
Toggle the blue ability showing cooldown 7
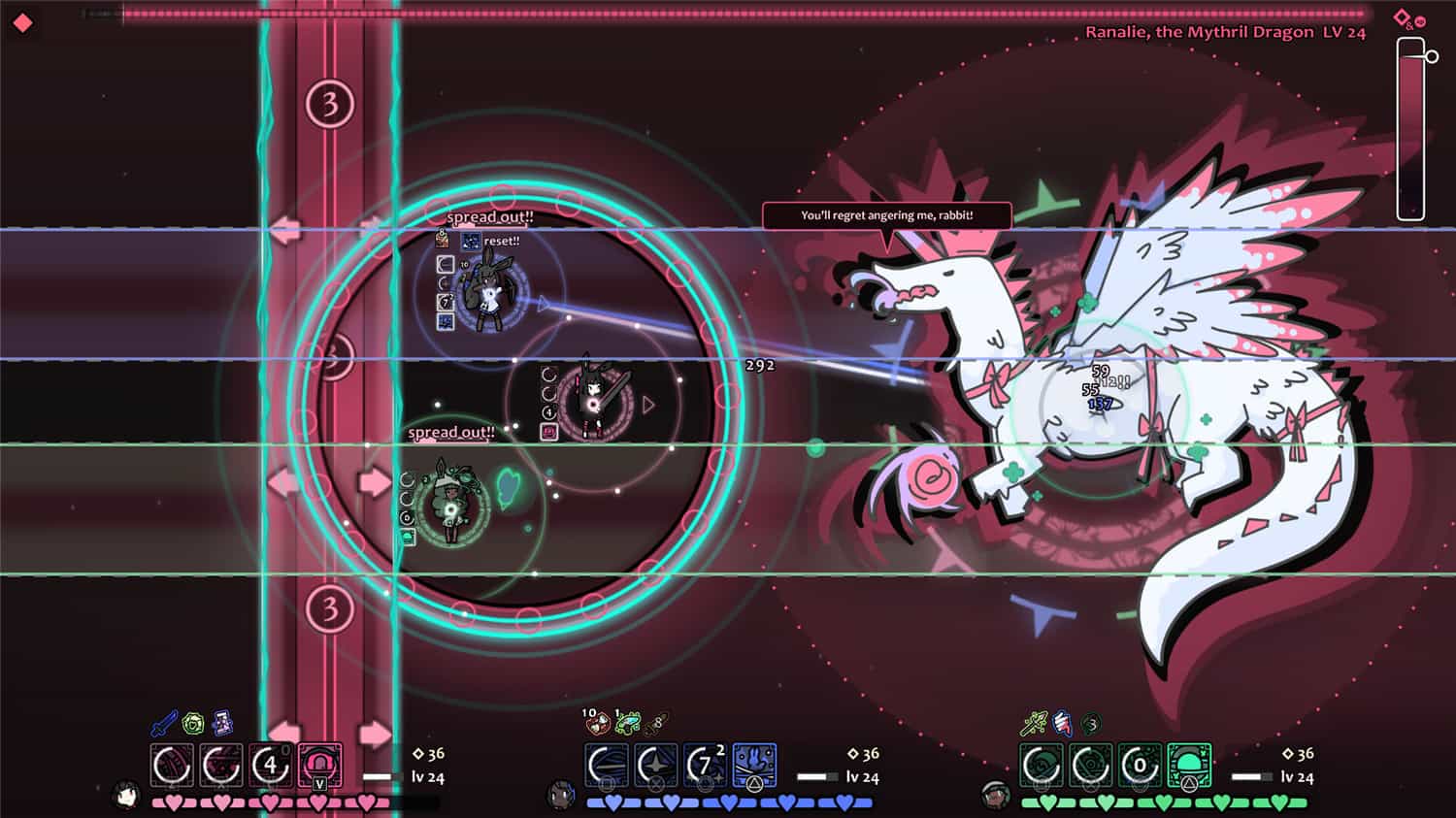(x=706, y=764)
